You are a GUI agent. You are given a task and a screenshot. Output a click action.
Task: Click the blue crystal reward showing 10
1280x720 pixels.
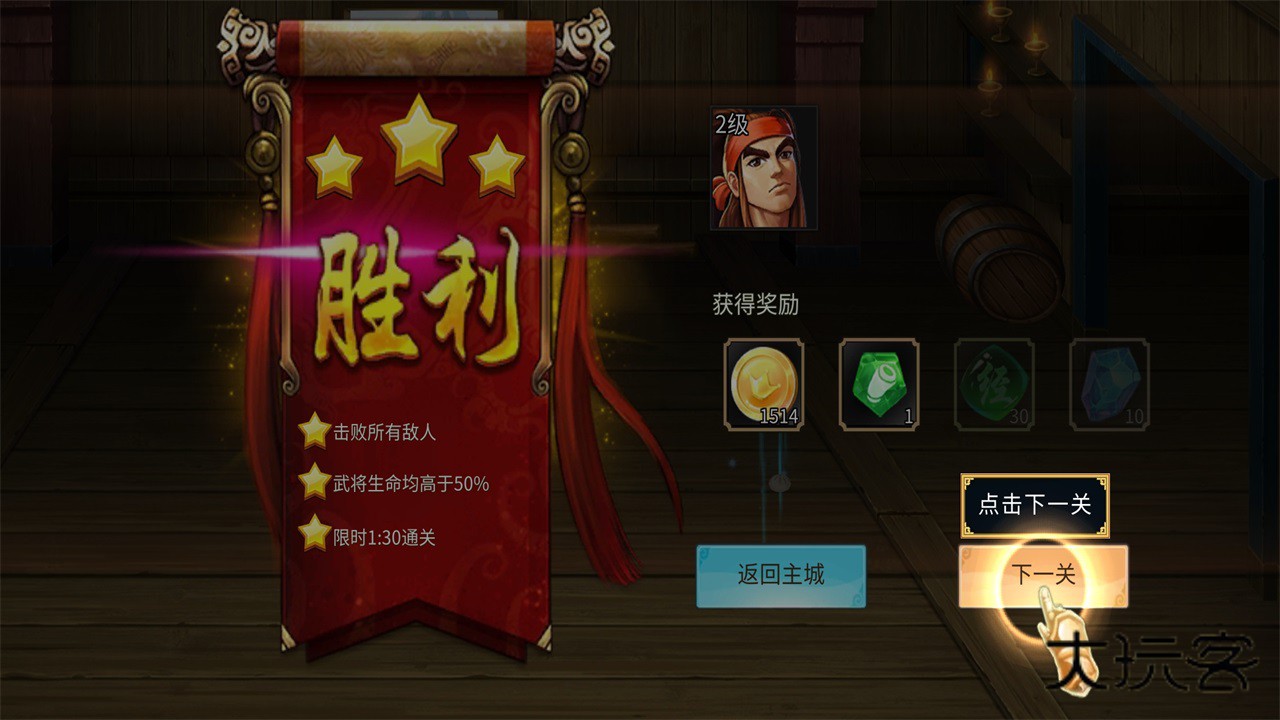[1108, 385]
